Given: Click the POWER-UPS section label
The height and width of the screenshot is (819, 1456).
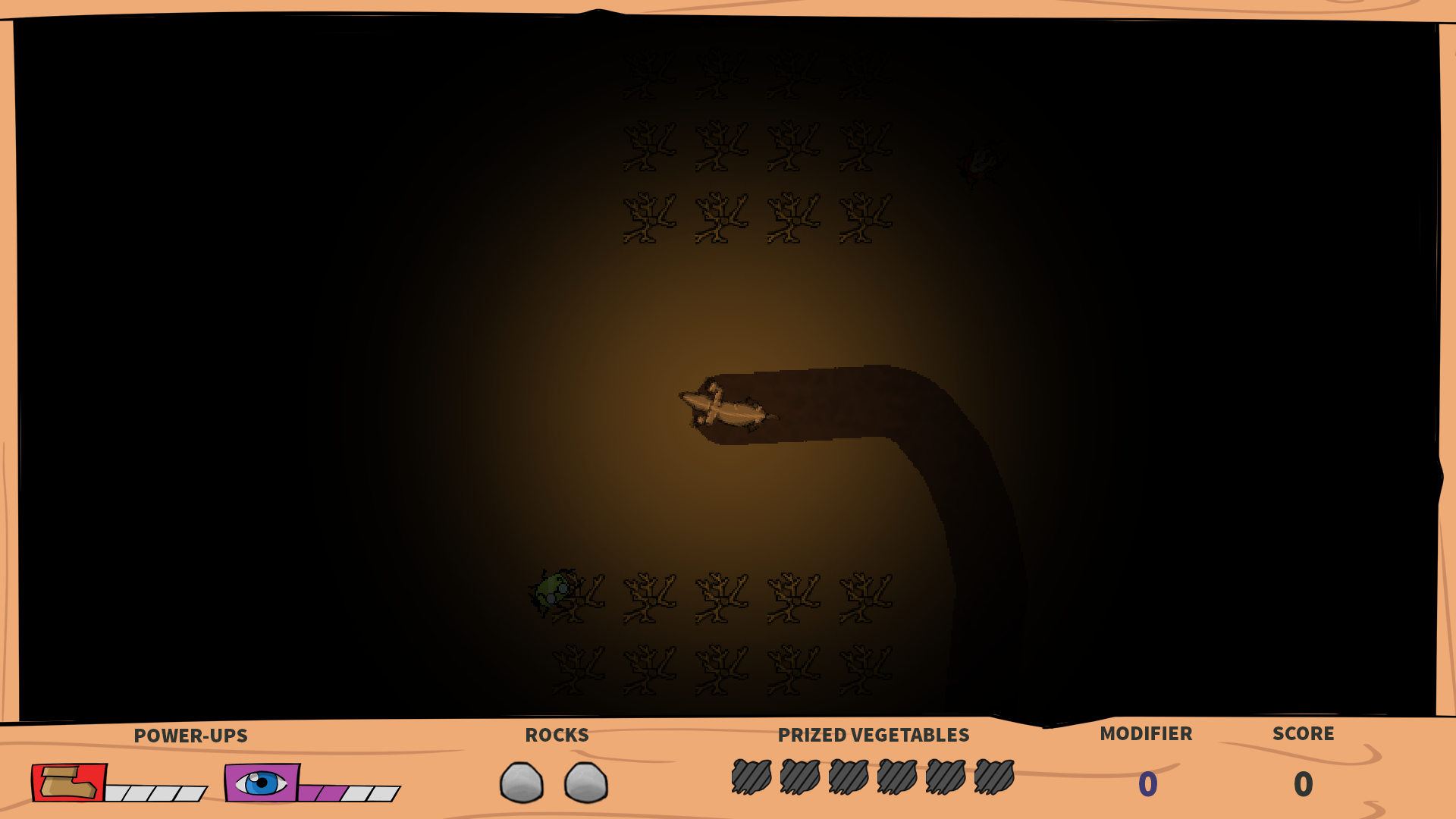Looking at the screenshot, I should [x=191, y=736].
